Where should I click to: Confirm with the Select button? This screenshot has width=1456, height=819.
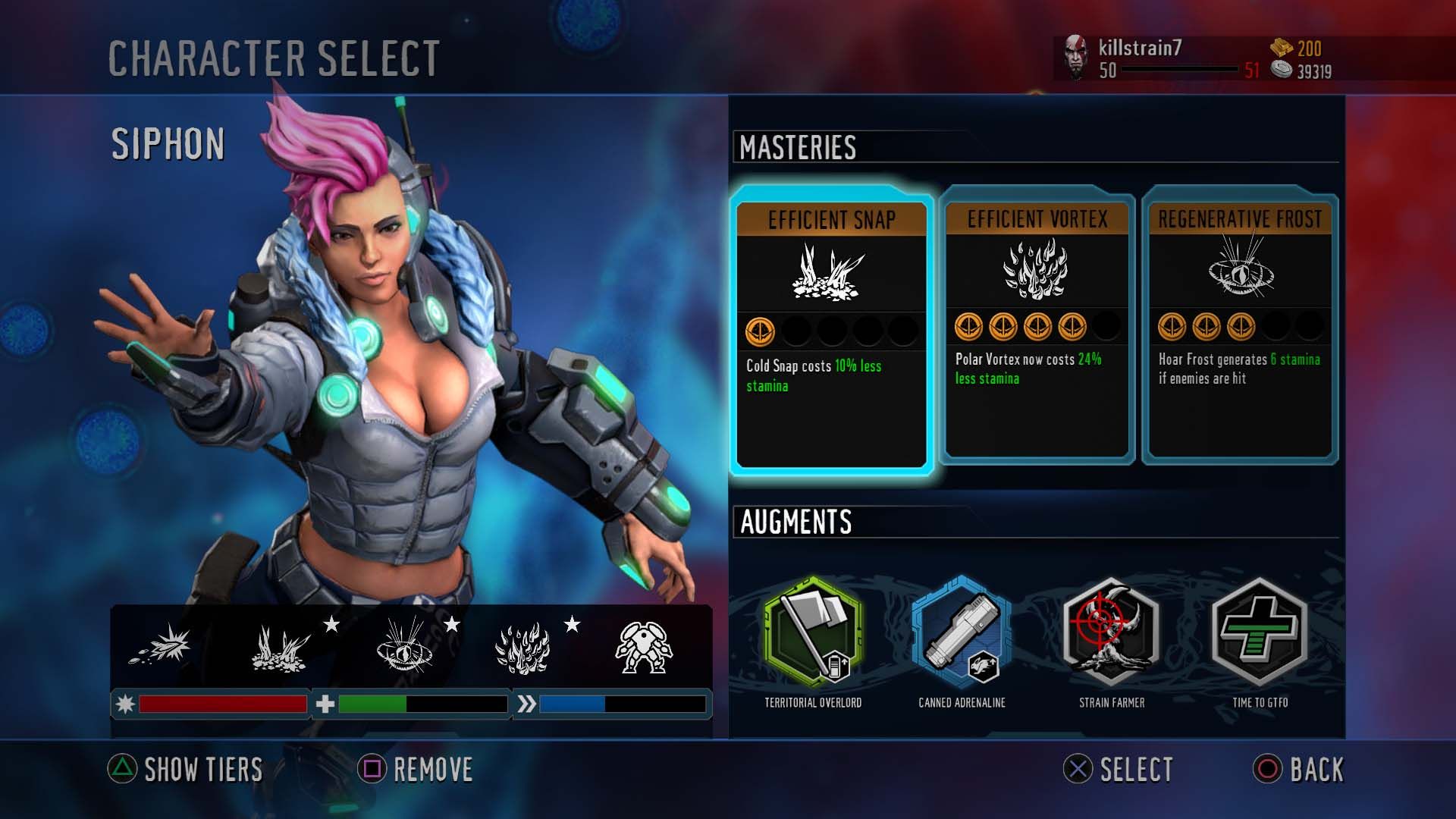pyautogui.click(x=1119, y=770)
